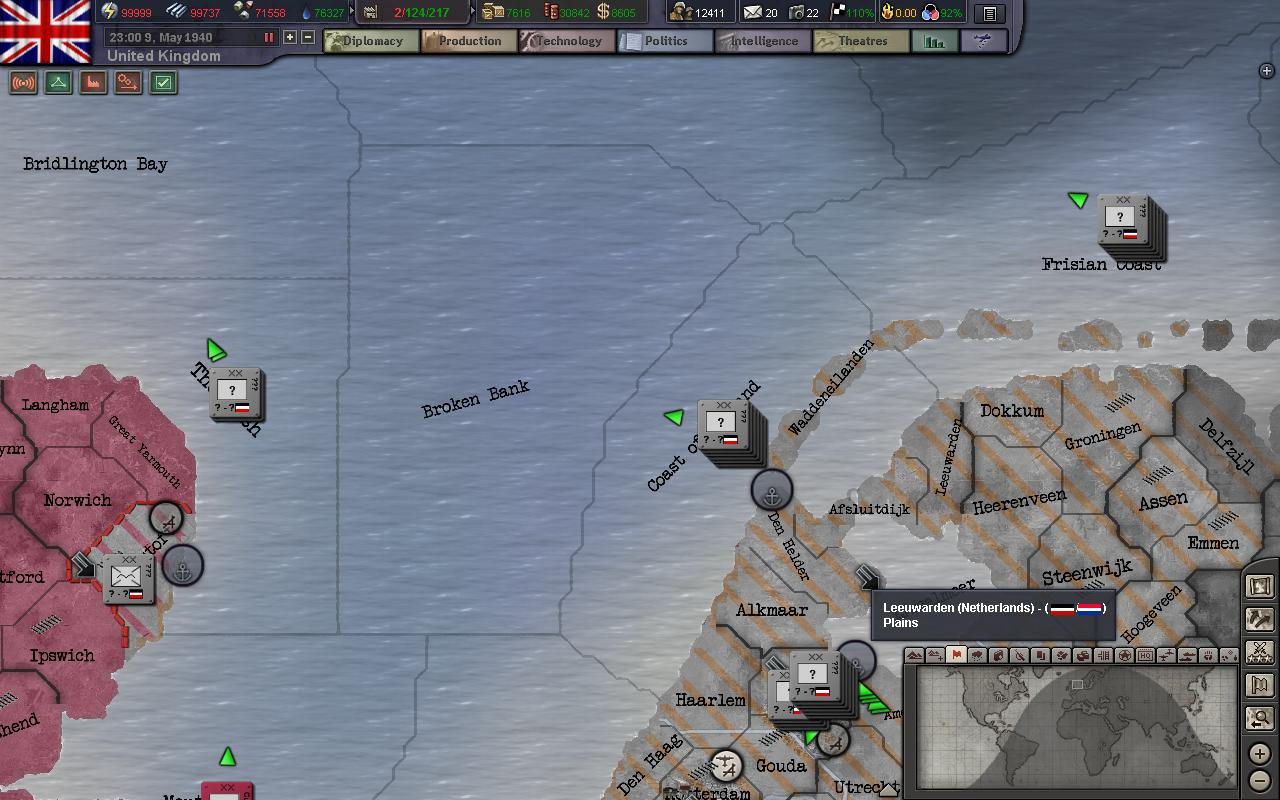Open the main menu list icon
Viewport: 1280px width, 800px height.
(989, 13)
